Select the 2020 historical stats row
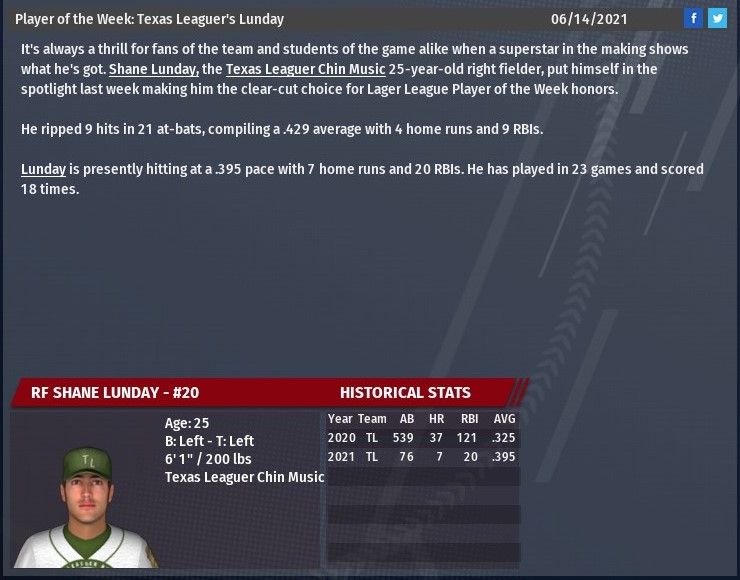This screenshot has width=740, height=580. pos(422,438)
